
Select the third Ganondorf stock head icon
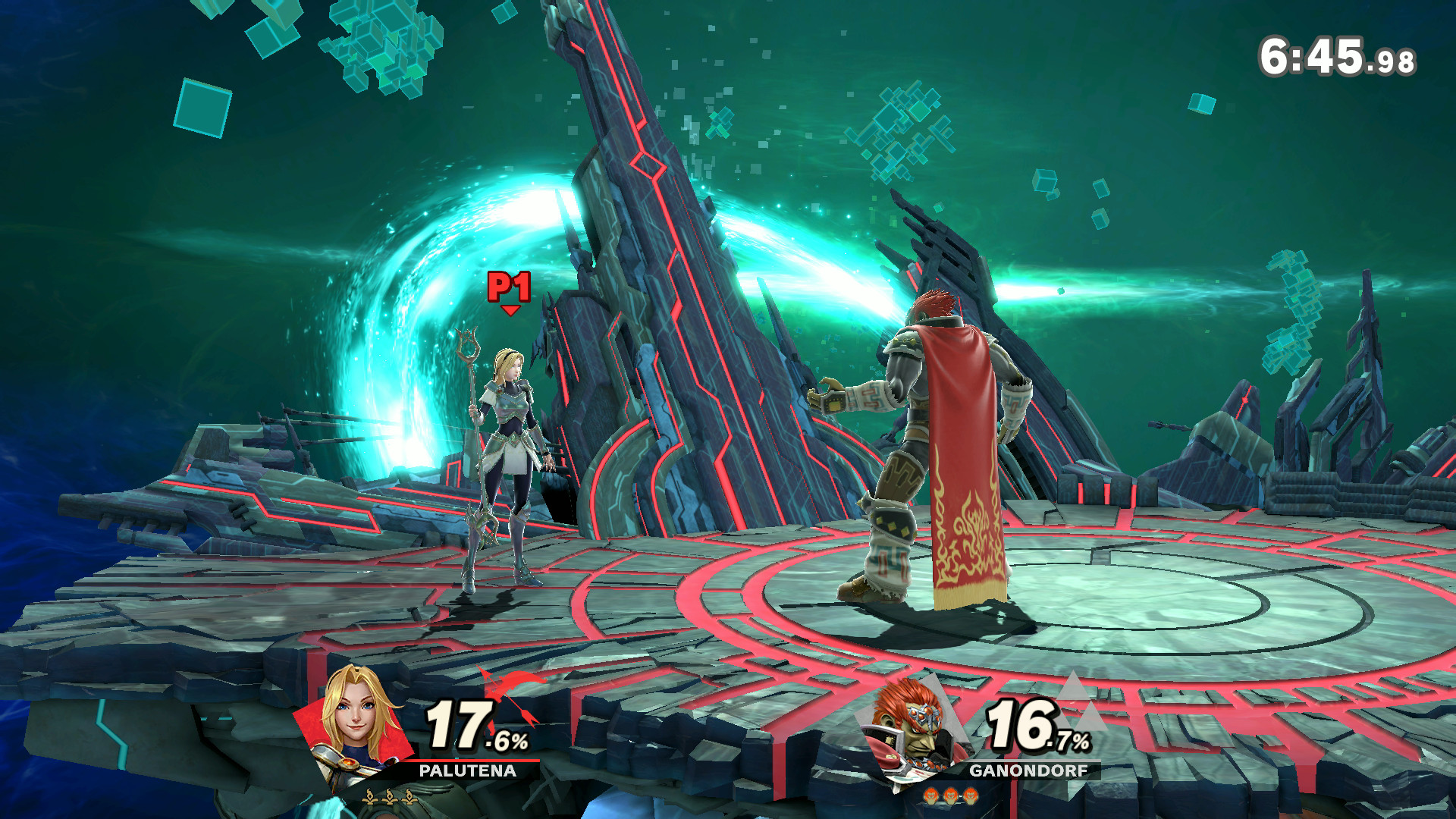(970, 795)
